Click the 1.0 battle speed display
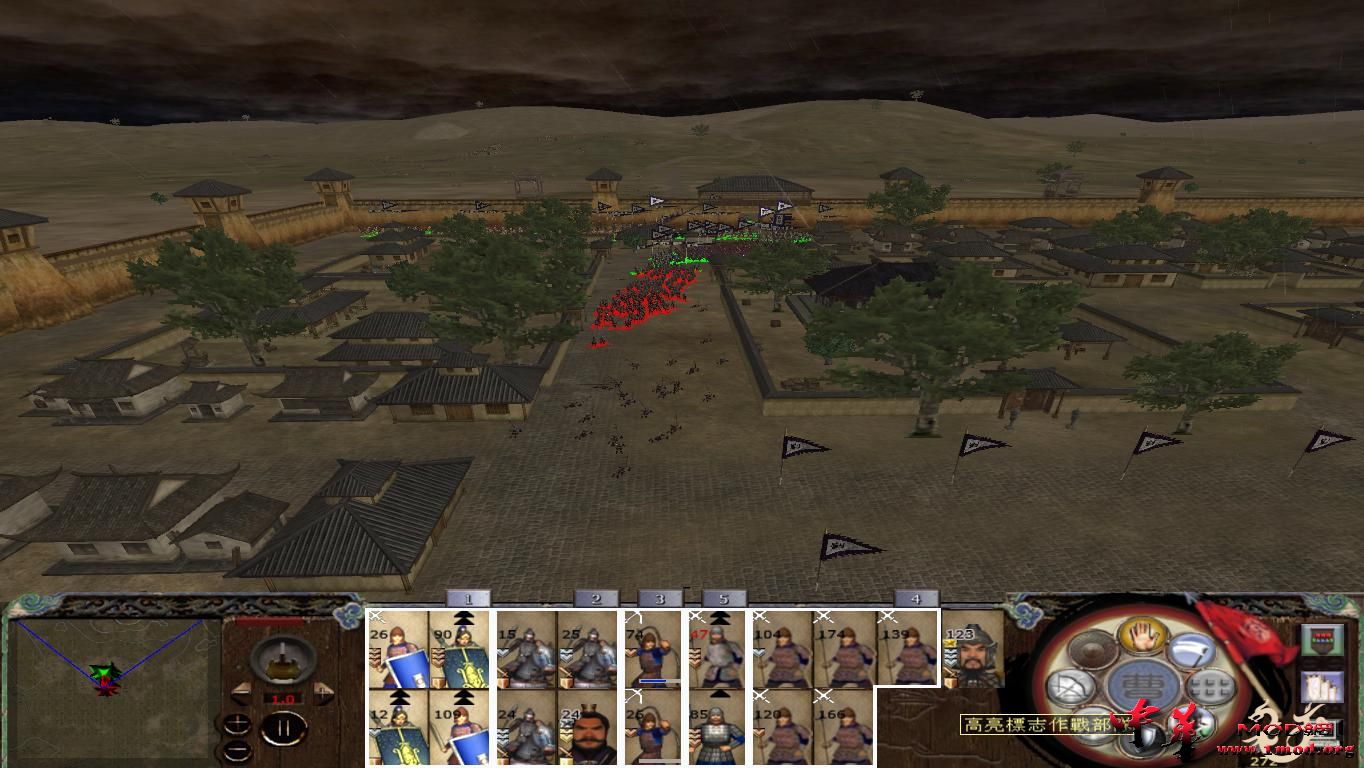 (x=282, y=698)
